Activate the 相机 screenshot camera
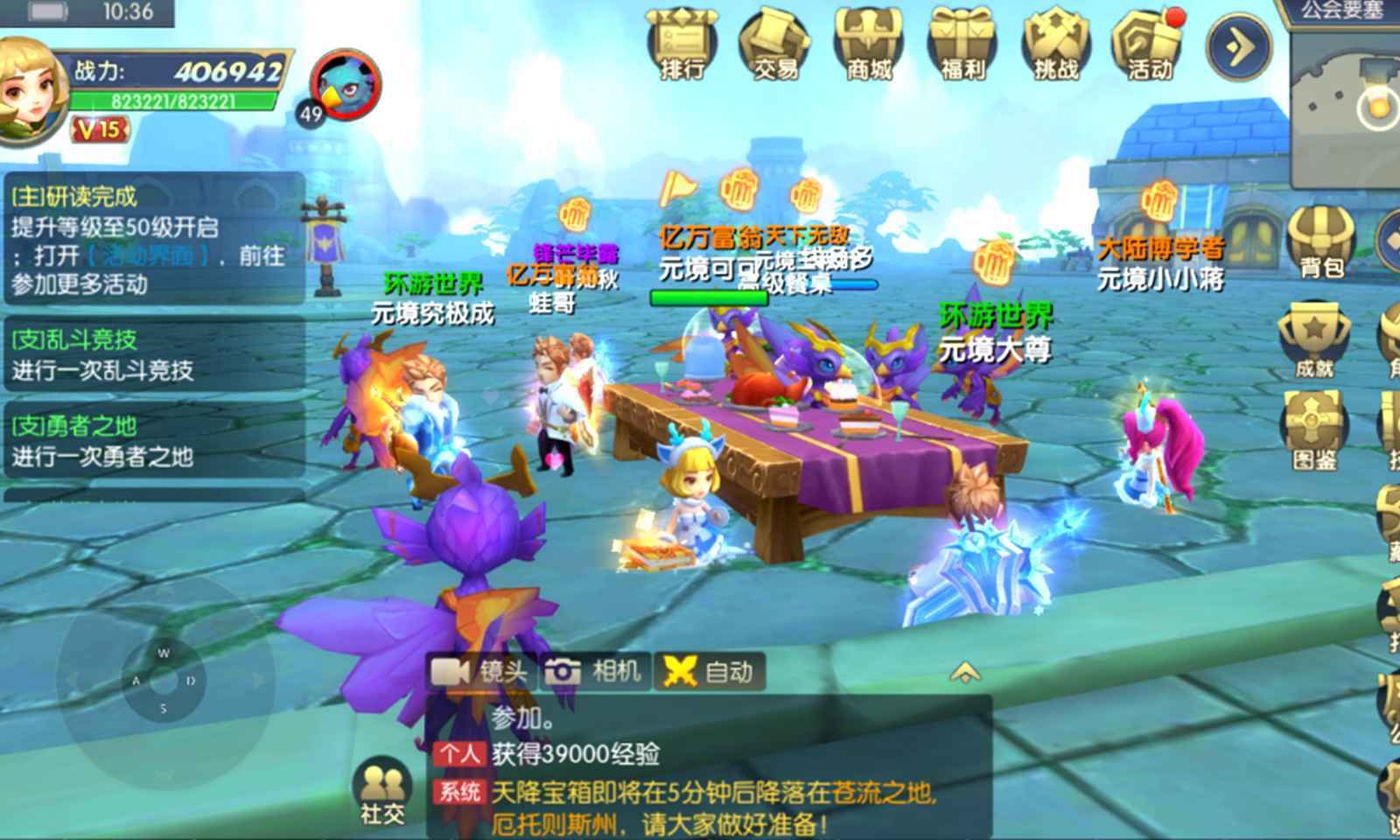The height and width of the screenshot is (840, 1400). [x=597, y=672]
